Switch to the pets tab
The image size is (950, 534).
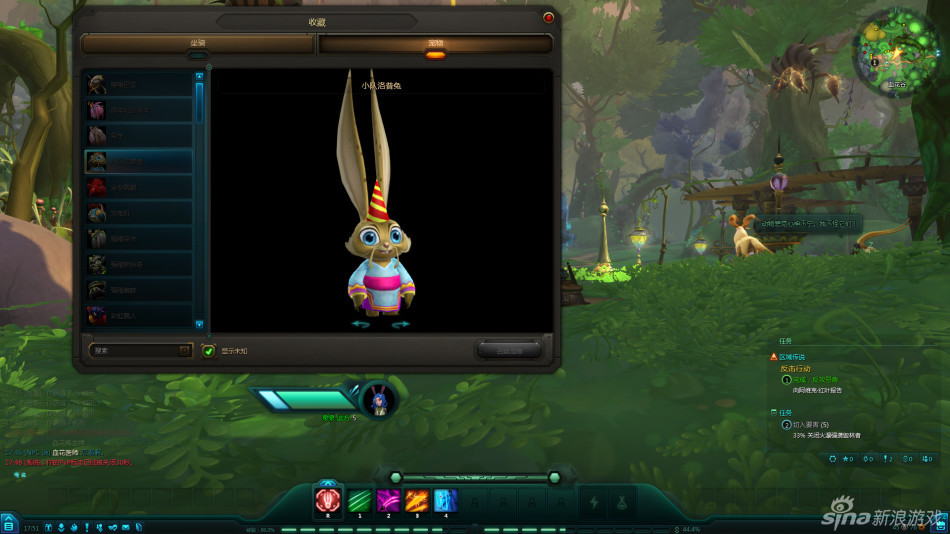(x=435, y=44)
